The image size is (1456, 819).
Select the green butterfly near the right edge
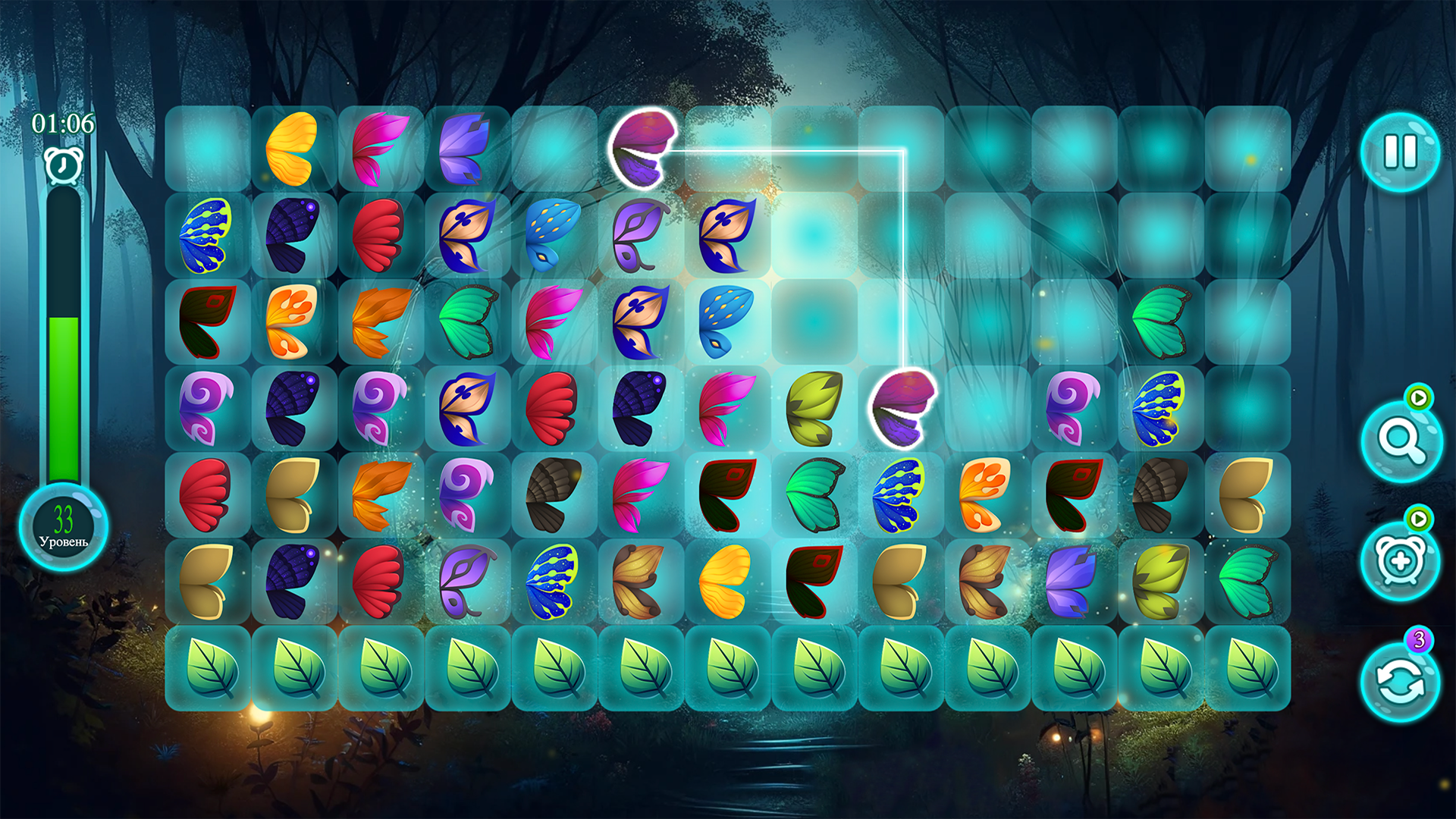coord(1160,322)
